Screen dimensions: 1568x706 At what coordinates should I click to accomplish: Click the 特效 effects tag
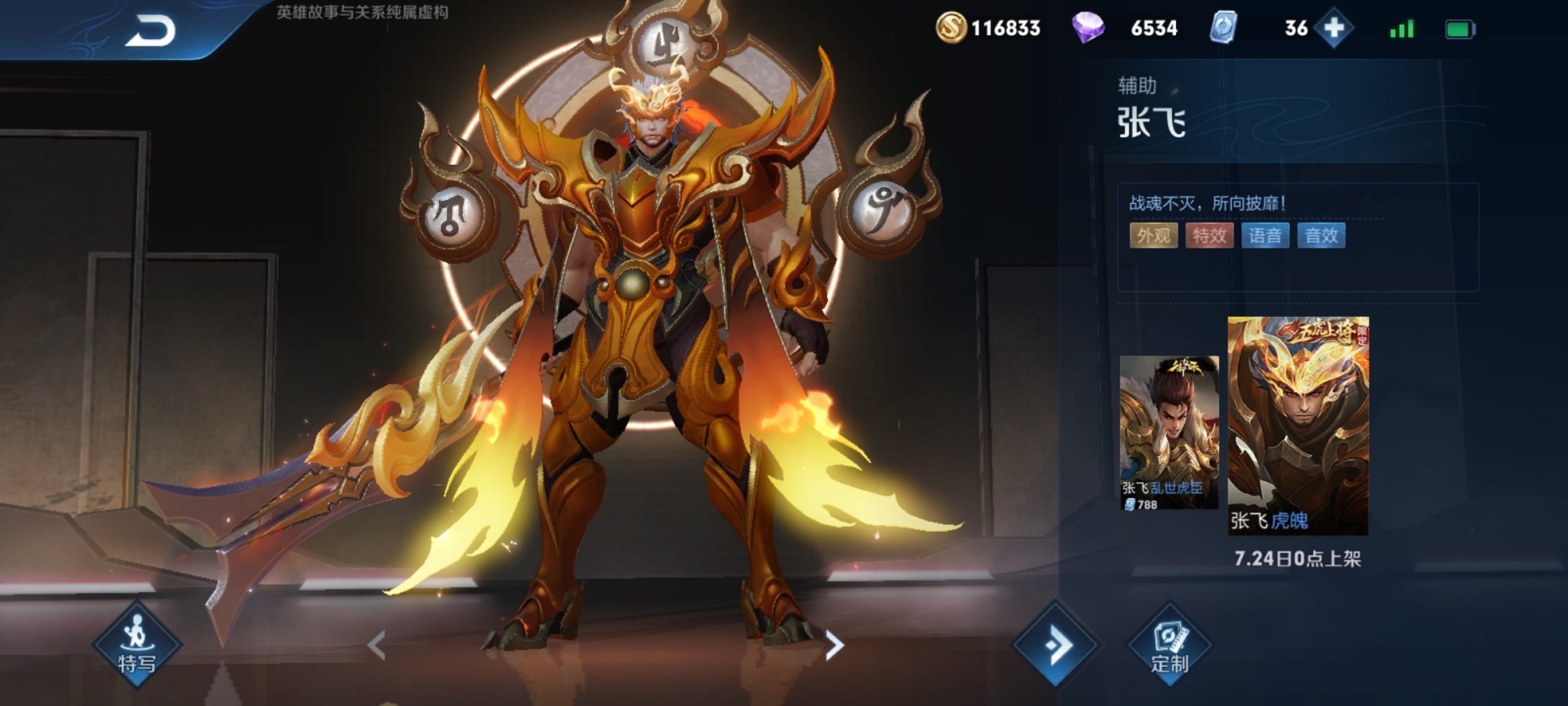coord(1209,235)
